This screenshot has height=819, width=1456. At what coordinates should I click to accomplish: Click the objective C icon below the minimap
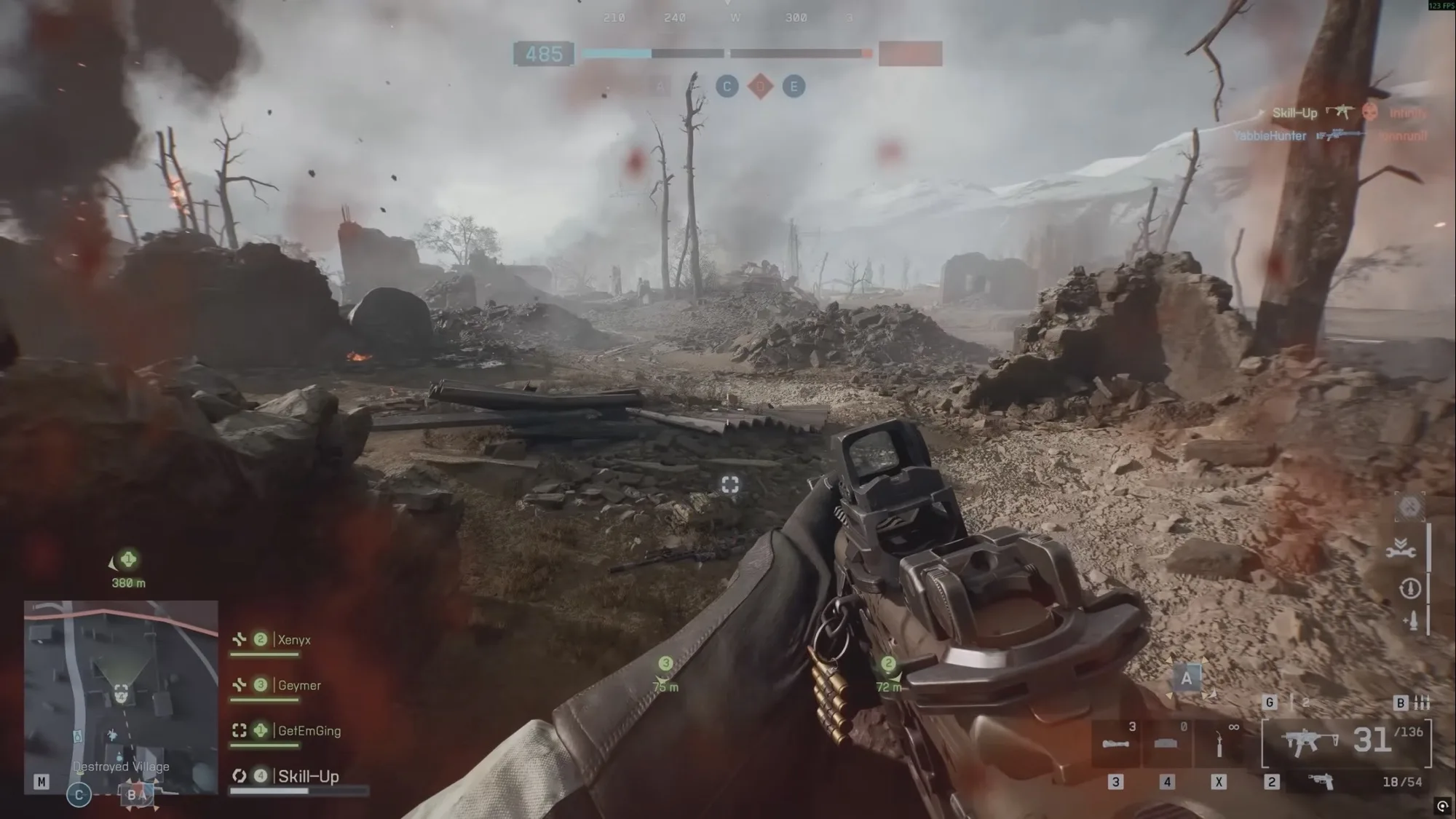coord(79,794)
